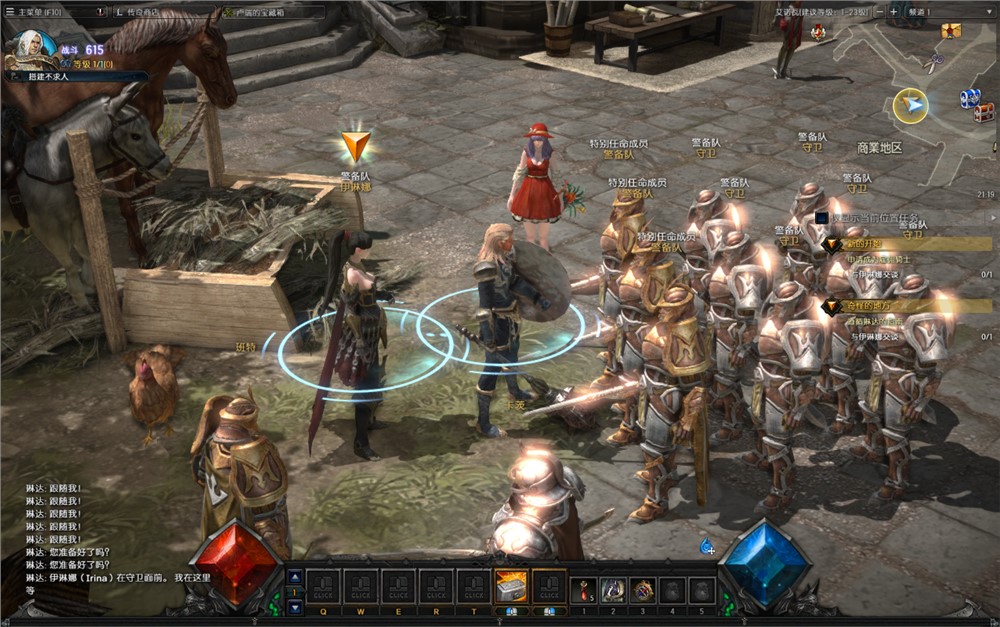Screen dimensions: 1000x627
Task: Open the blue treasure chest icon
Action: pos(970,98)
